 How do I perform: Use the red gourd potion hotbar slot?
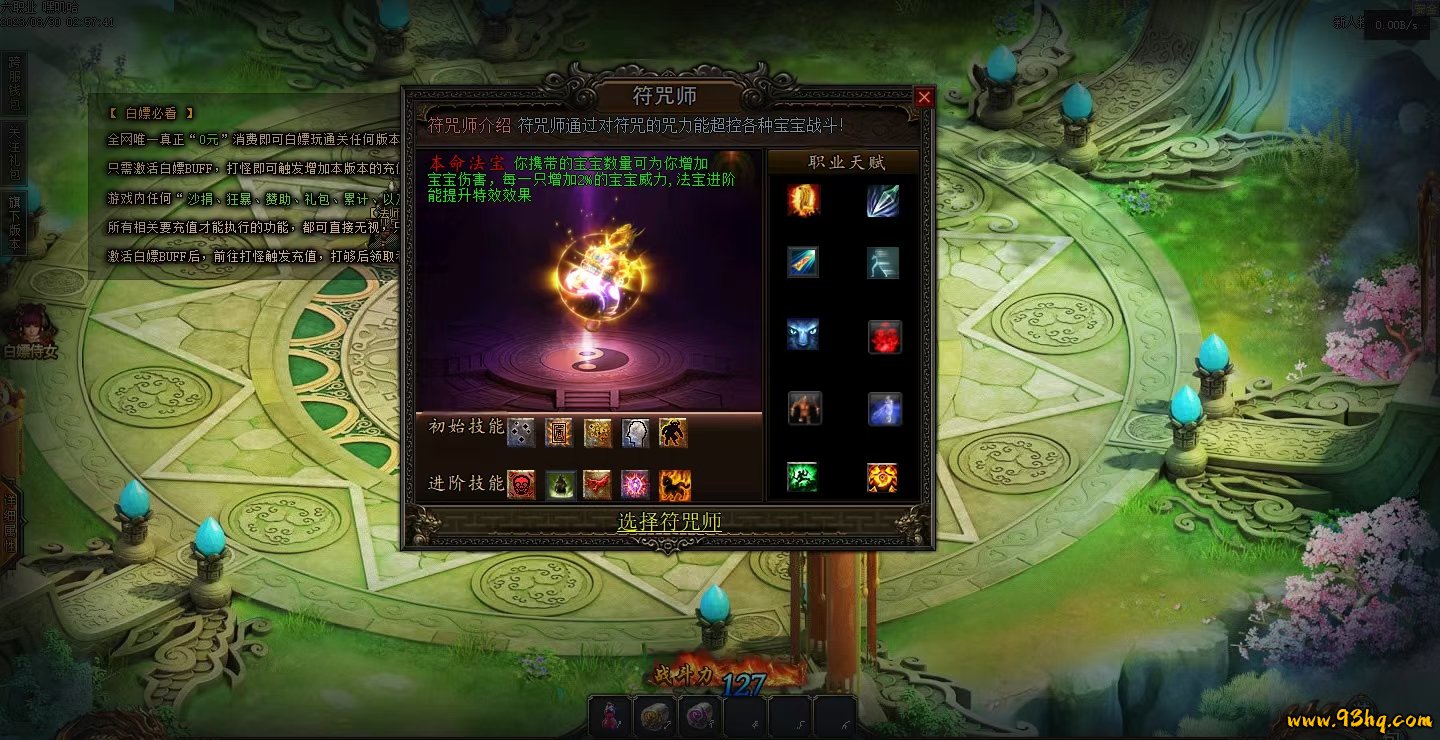coord(609,716)
